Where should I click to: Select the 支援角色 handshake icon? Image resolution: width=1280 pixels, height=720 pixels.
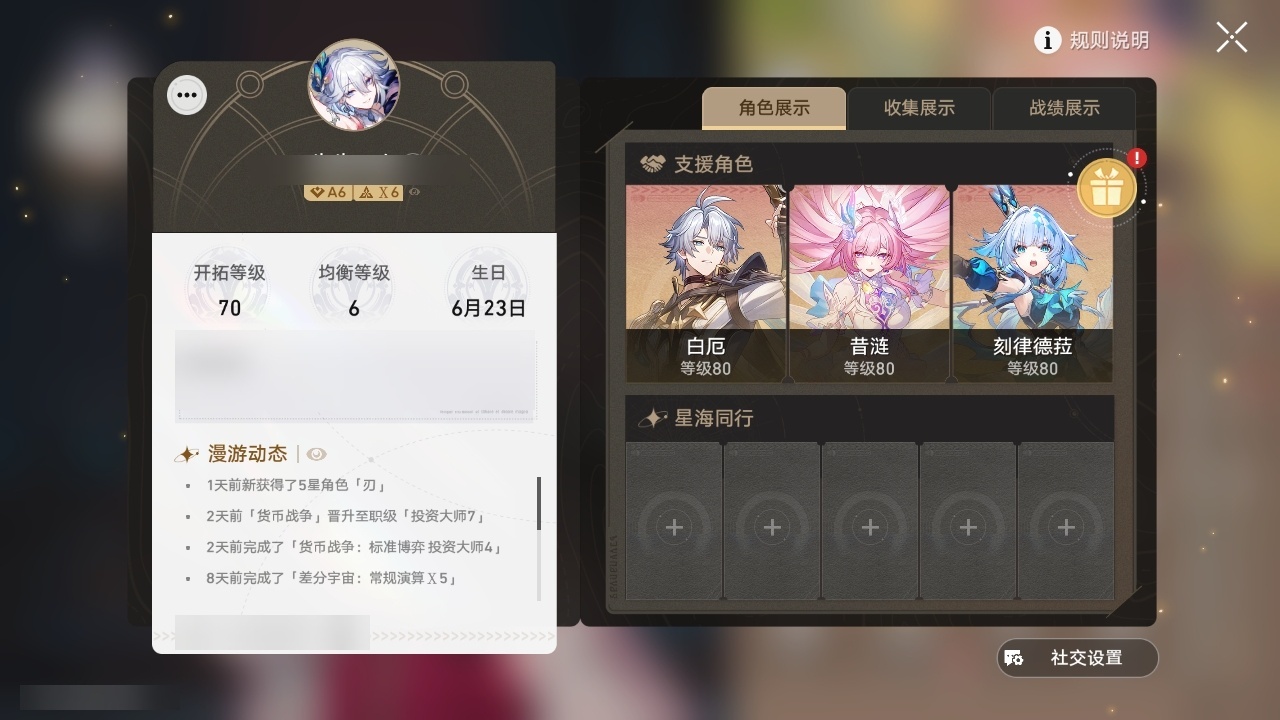652,165
